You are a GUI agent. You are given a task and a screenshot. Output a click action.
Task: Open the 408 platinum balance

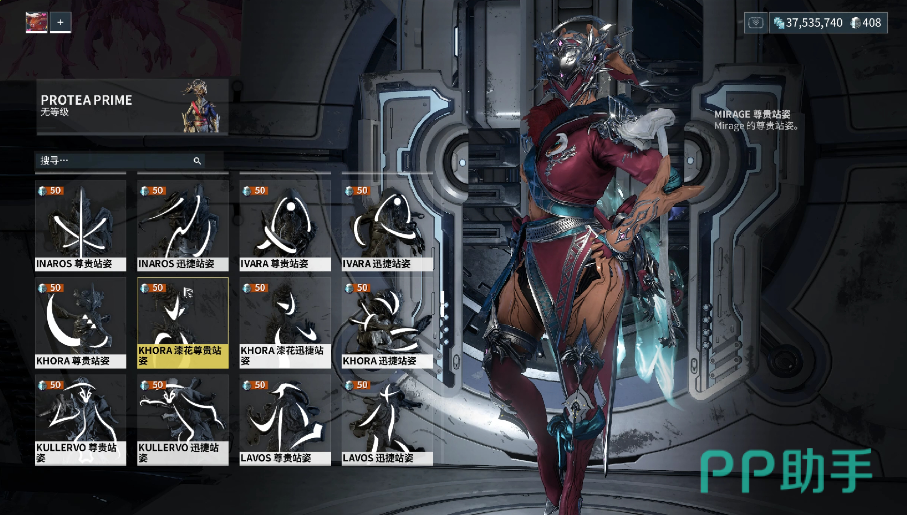point(866,22)
